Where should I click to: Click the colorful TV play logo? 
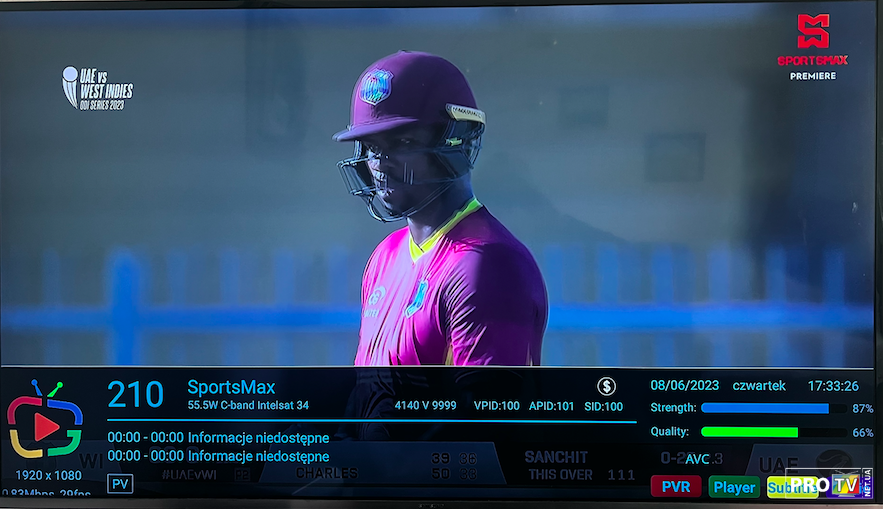44,422
